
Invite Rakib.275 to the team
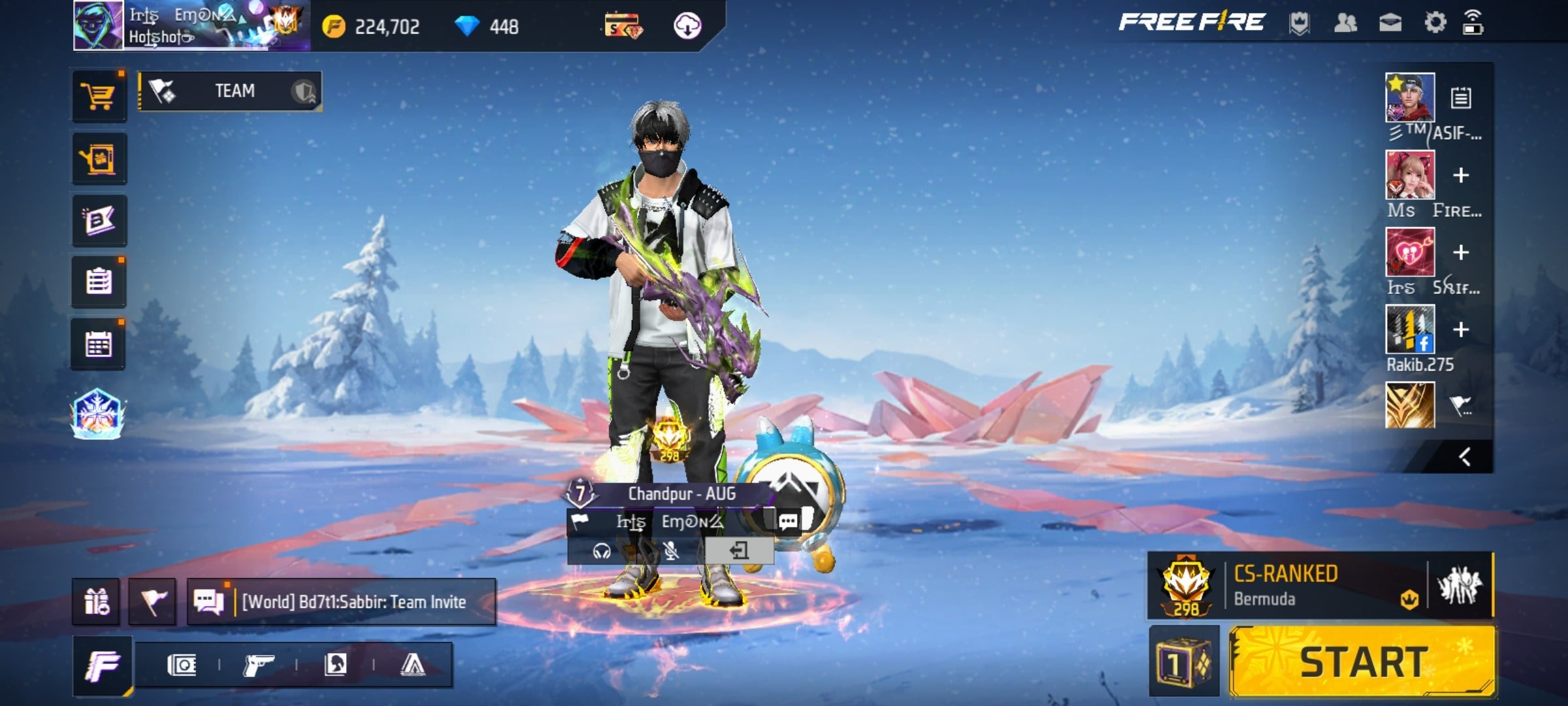[1461, 329]
